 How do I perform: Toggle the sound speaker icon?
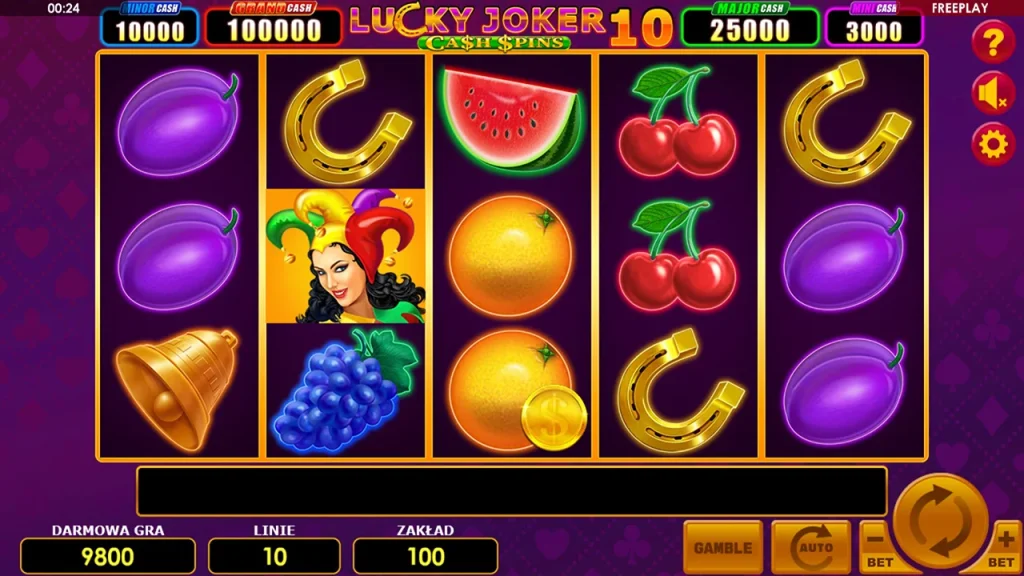[x=992, y=94]
